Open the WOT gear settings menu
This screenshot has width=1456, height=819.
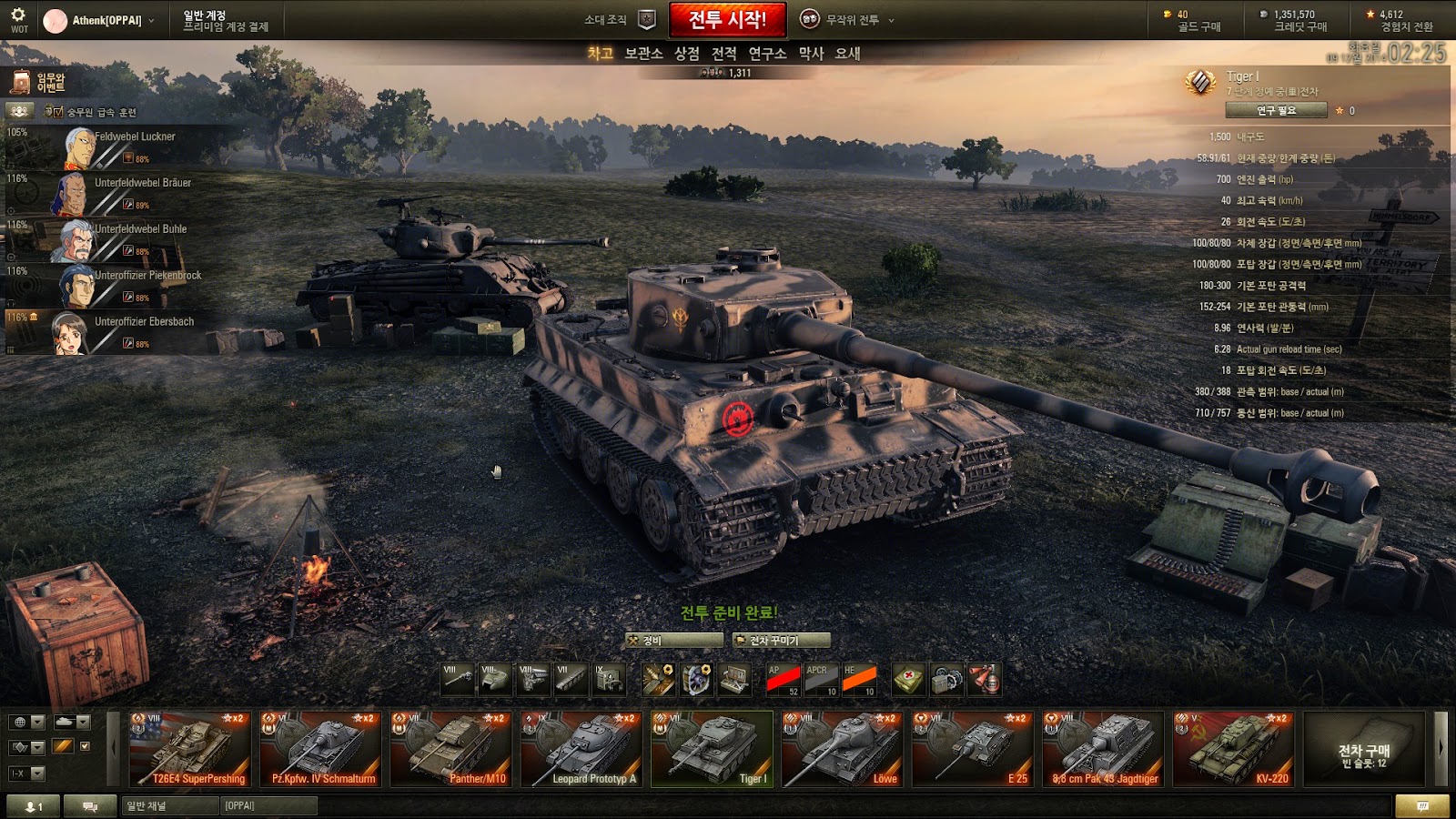point(18,18)
